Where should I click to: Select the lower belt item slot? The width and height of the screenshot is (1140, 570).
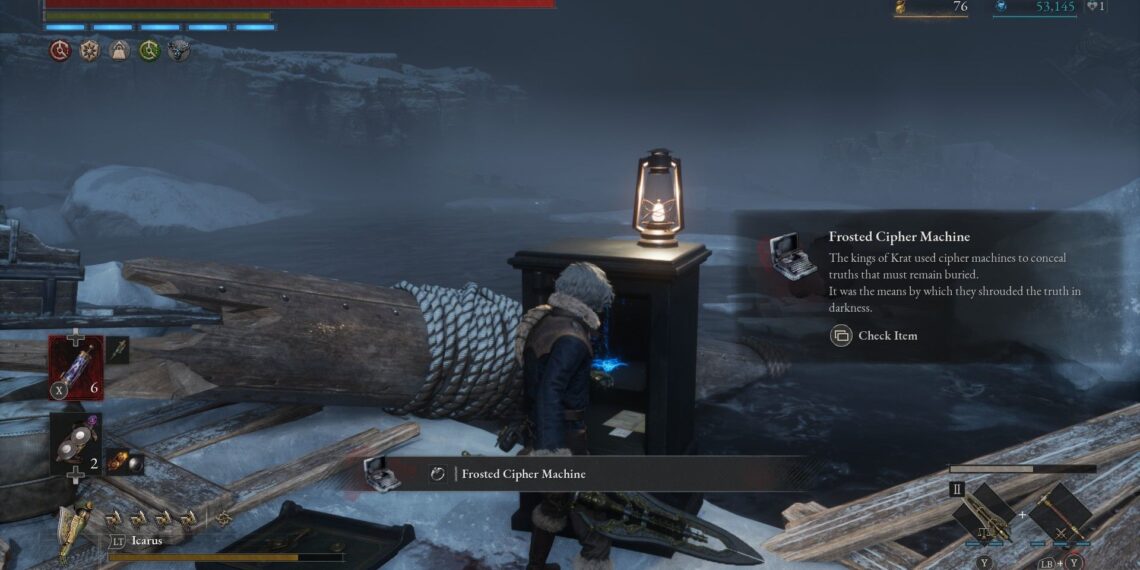tap(76, 444)
